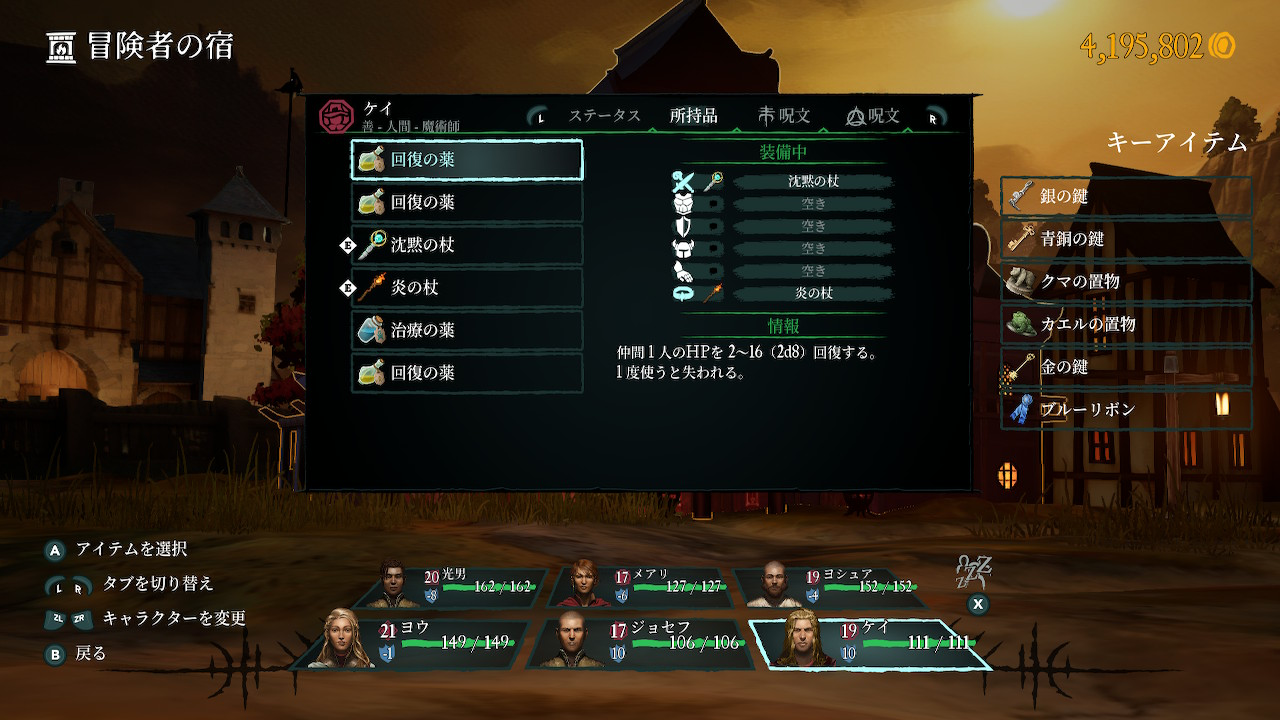Click the カエルの置物 key item

pos(1126,324)
